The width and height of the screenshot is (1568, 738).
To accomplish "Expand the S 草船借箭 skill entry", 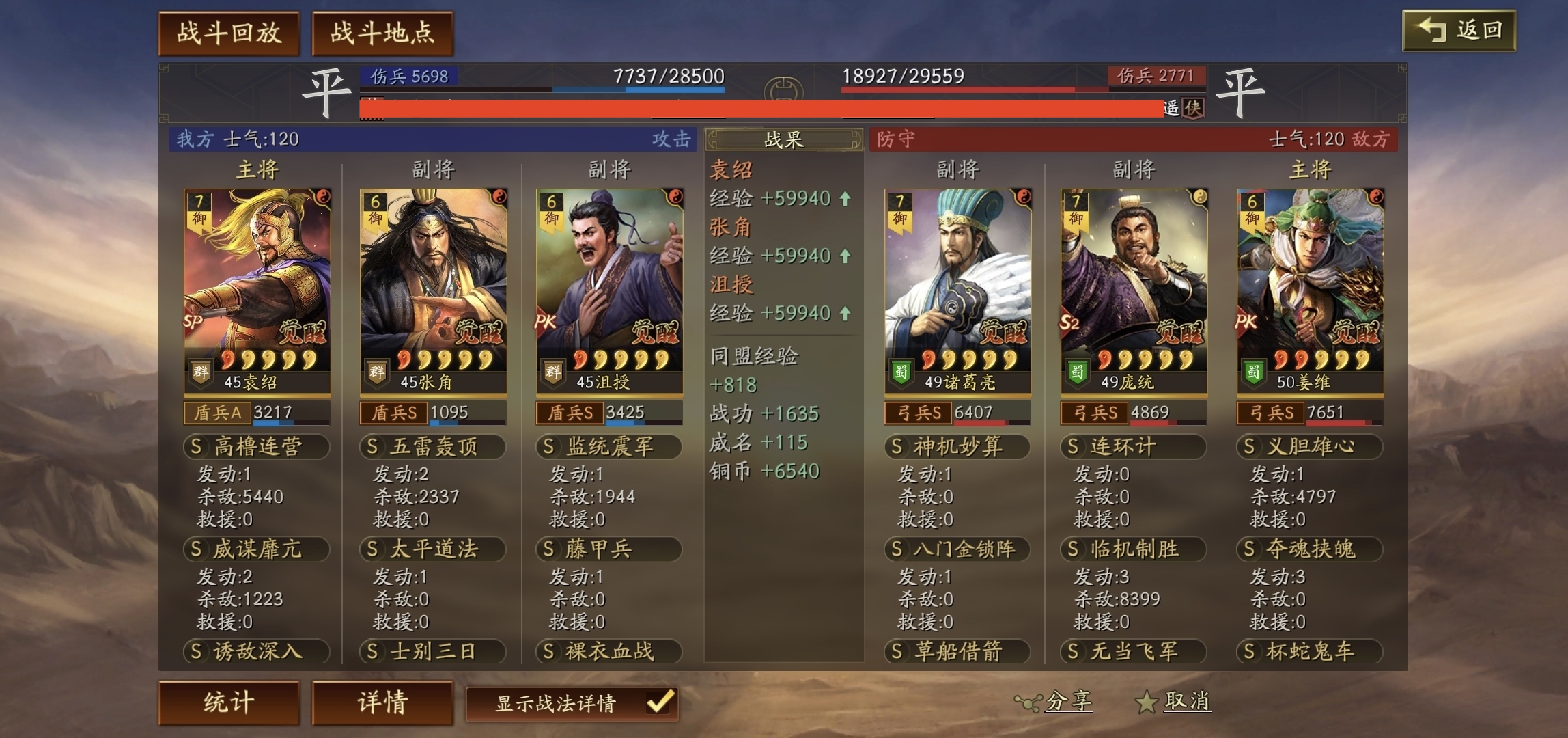I will pyautogui.click(x=957, y=653).
